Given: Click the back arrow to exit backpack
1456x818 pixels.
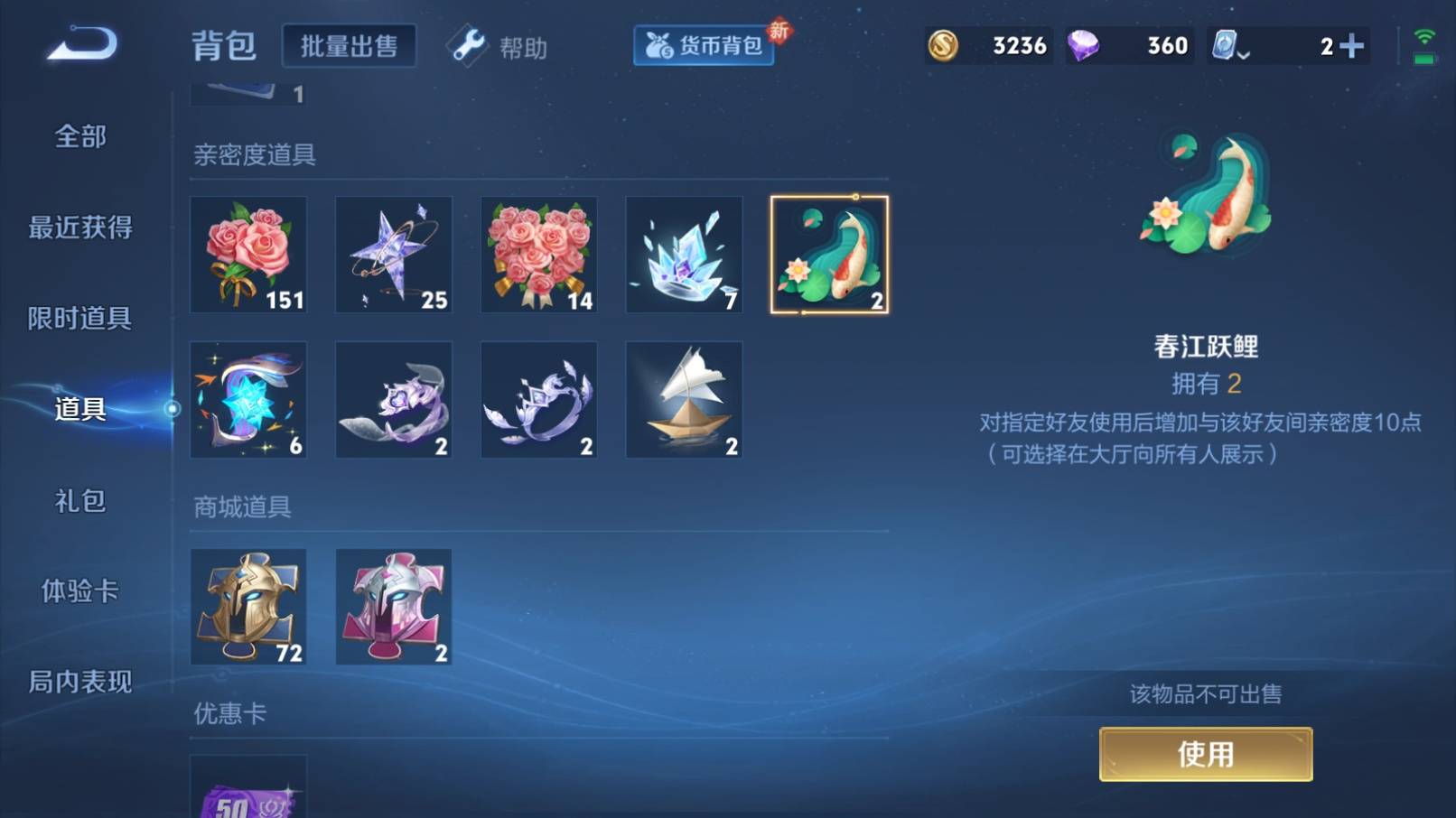Looking at the screenshot, I should [x=81, y=47].
